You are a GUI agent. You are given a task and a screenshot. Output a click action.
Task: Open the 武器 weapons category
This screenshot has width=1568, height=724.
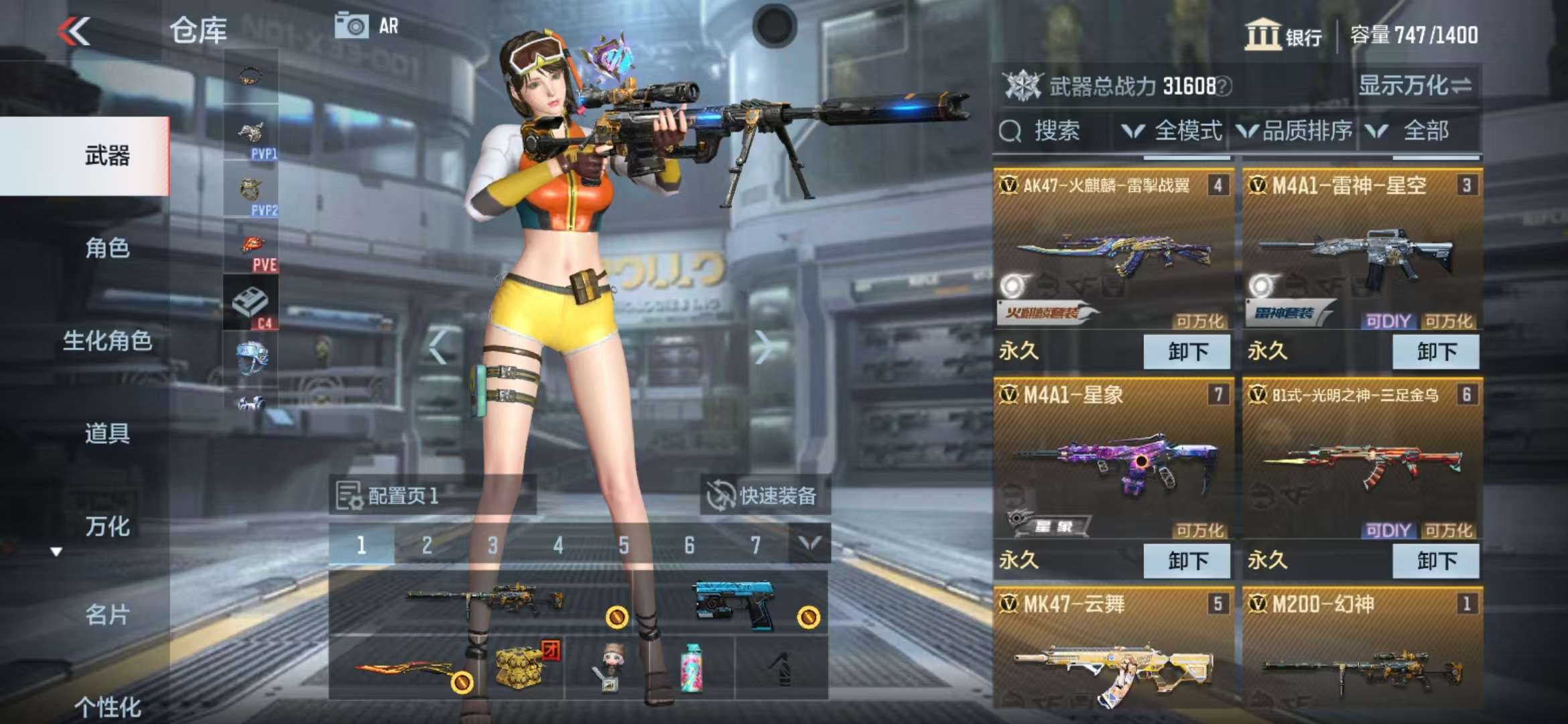pos(107,156)
